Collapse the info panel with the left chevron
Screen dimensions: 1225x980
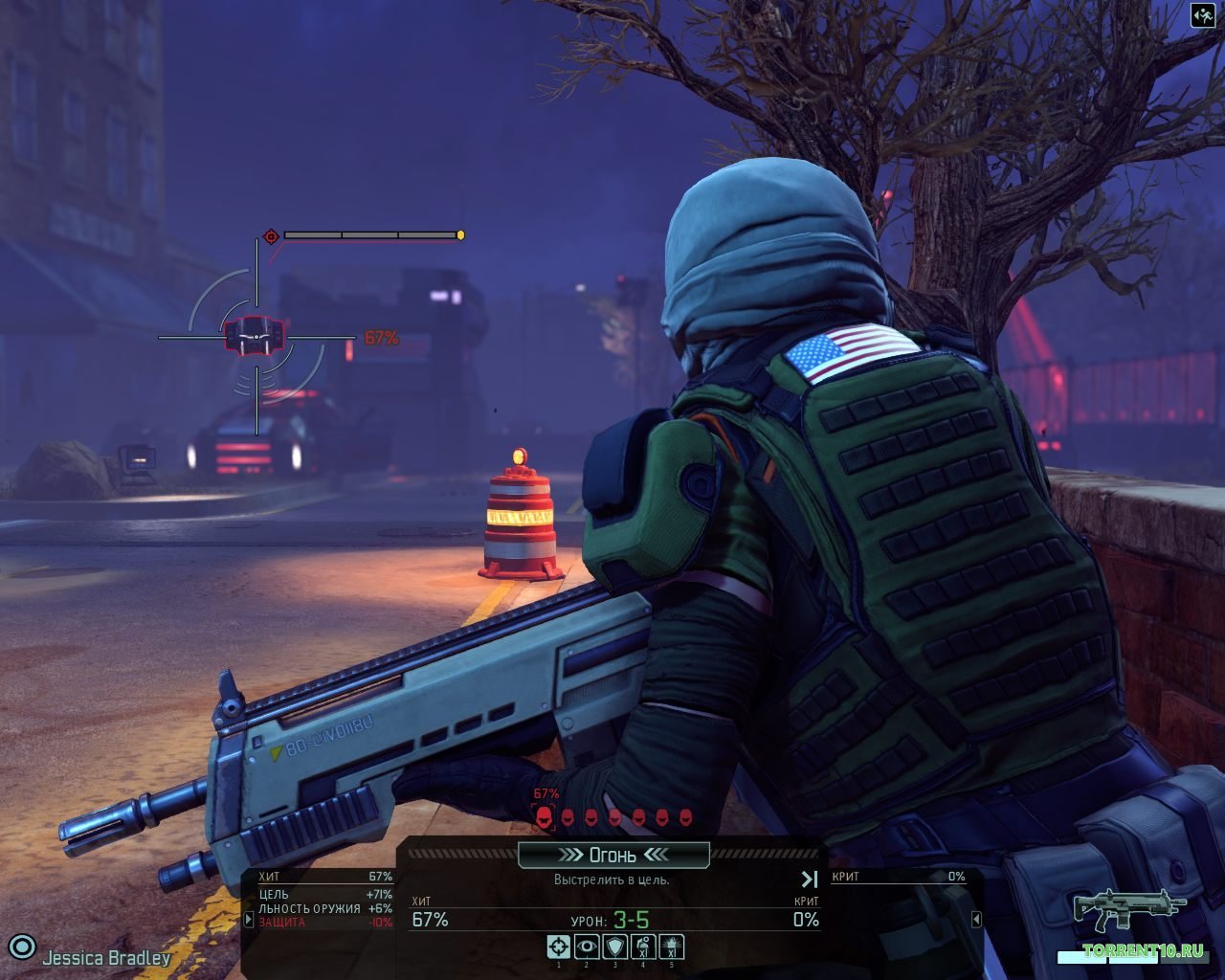[978, 919]
